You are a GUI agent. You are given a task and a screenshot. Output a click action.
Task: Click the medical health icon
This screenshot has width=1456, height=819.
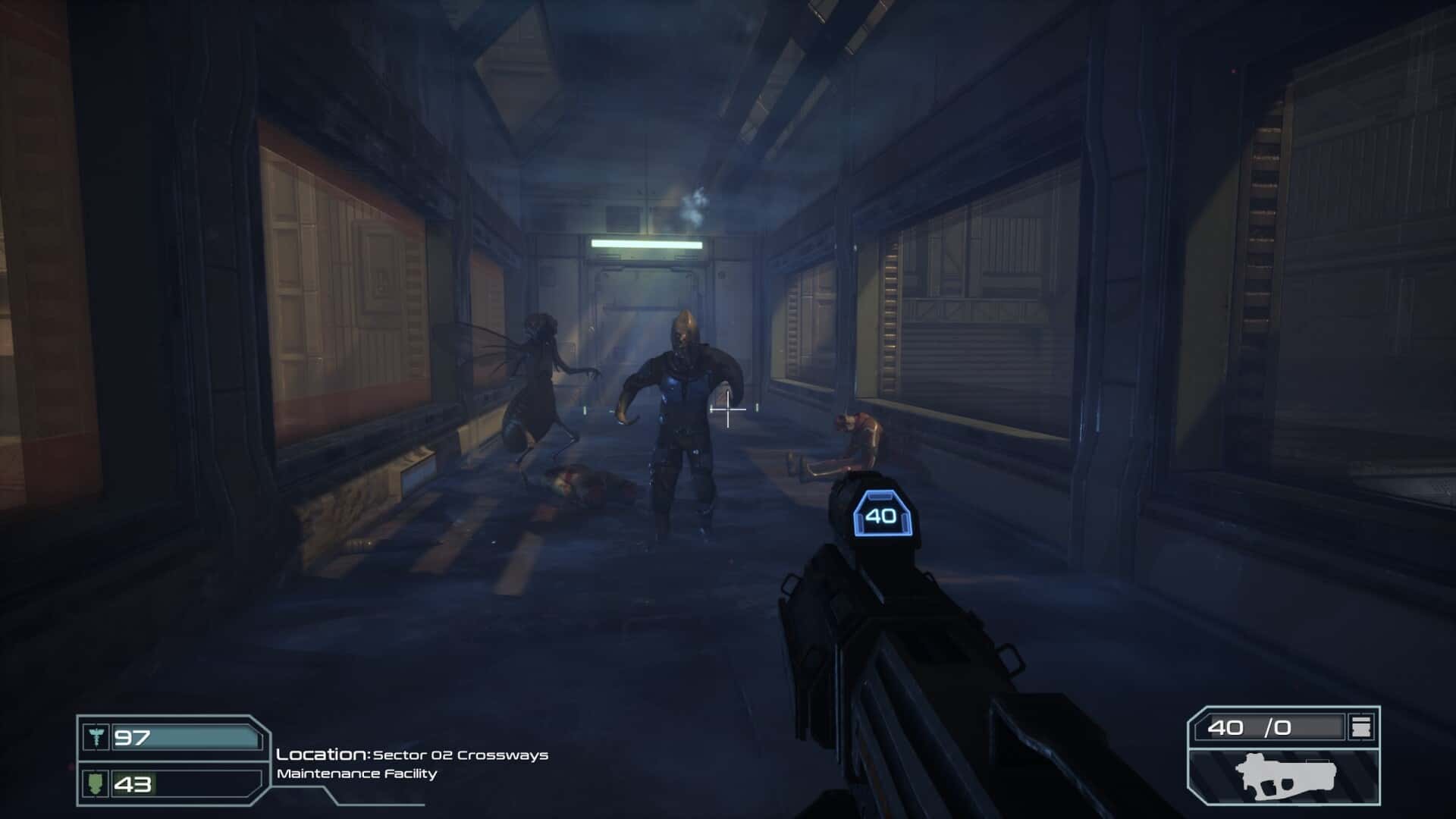96,736
